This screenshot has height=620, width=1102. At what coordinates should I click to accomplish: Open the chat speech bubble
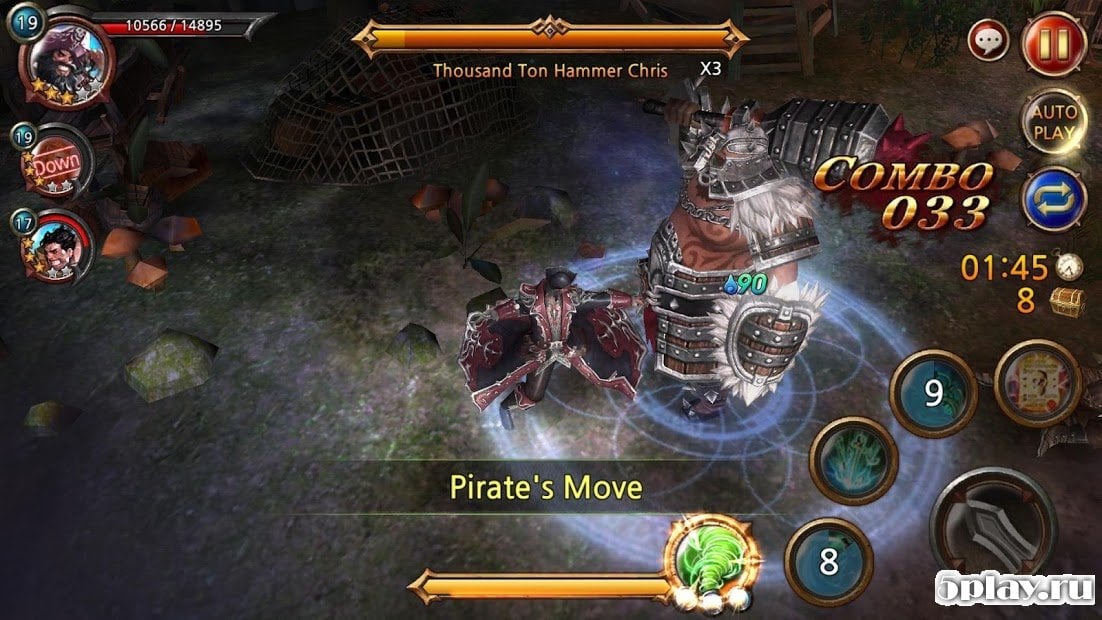[x=988, y=42]
